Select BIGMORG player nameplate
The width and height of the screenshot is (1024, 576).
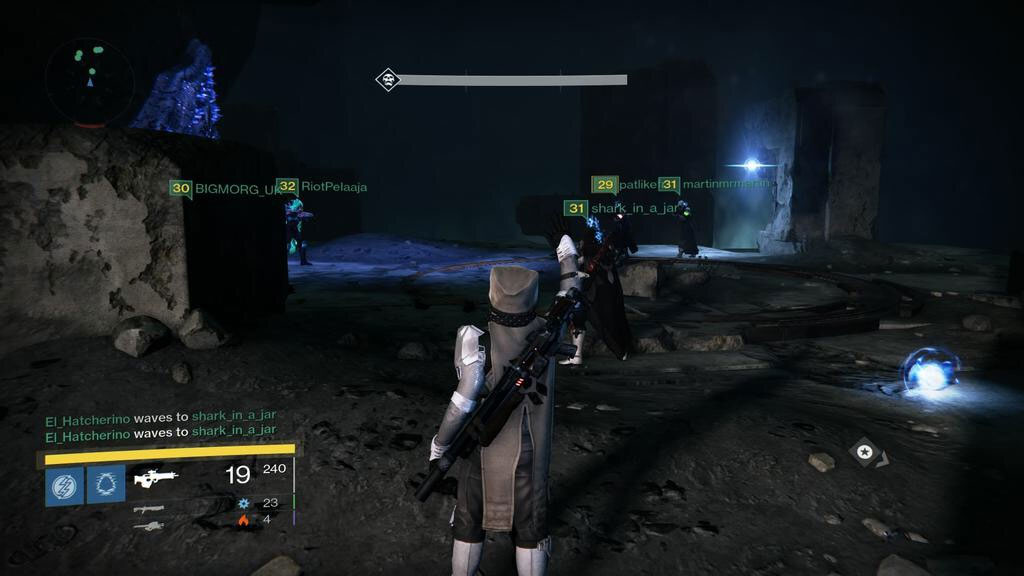[226, 188]
